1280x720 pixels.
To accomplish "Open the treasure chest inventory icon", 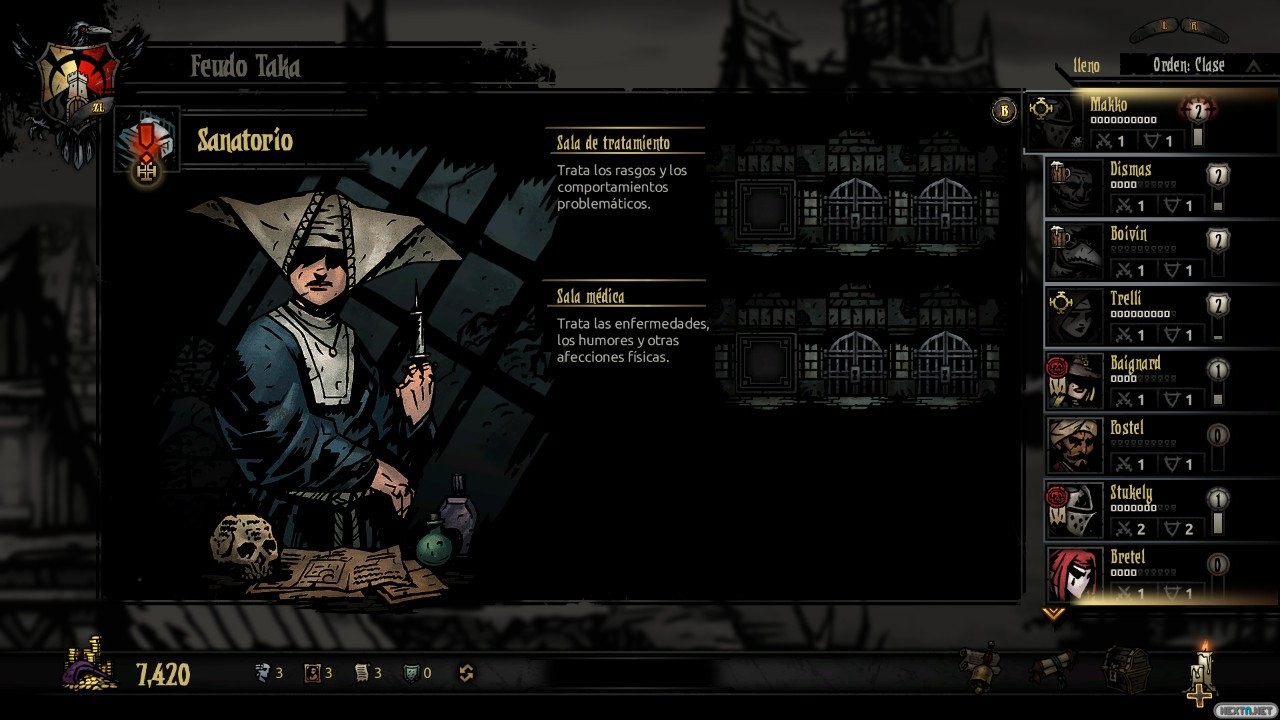I will (1126, 668).
